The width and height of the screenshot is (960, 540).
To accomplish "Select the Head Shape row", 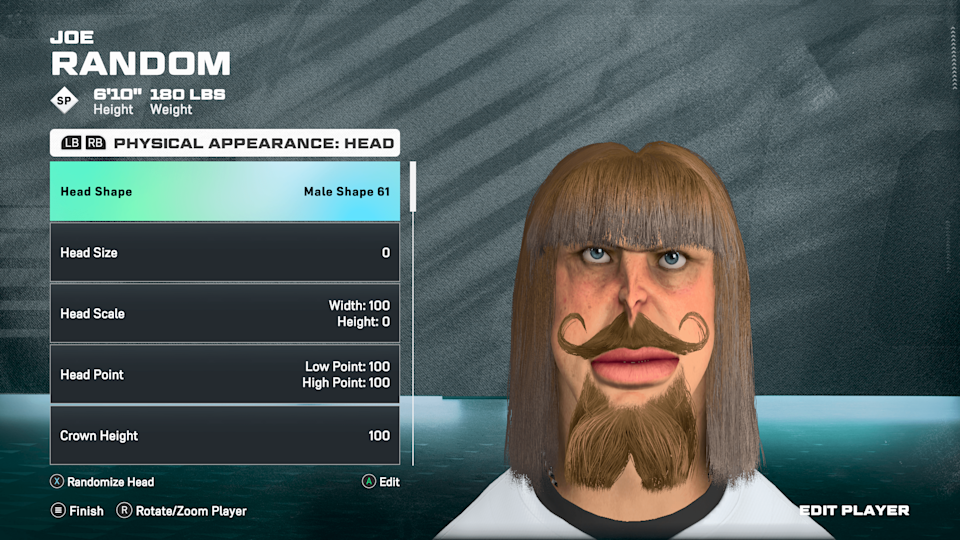I will click(225, 191).
